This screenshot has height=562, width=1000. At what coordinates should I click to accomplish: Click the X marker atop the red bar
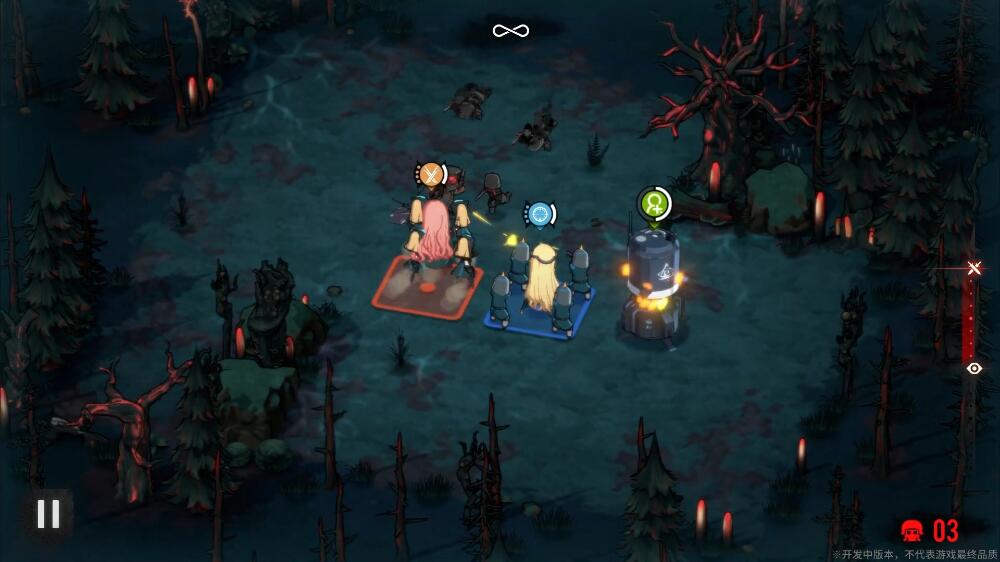[x=974, y=268]
